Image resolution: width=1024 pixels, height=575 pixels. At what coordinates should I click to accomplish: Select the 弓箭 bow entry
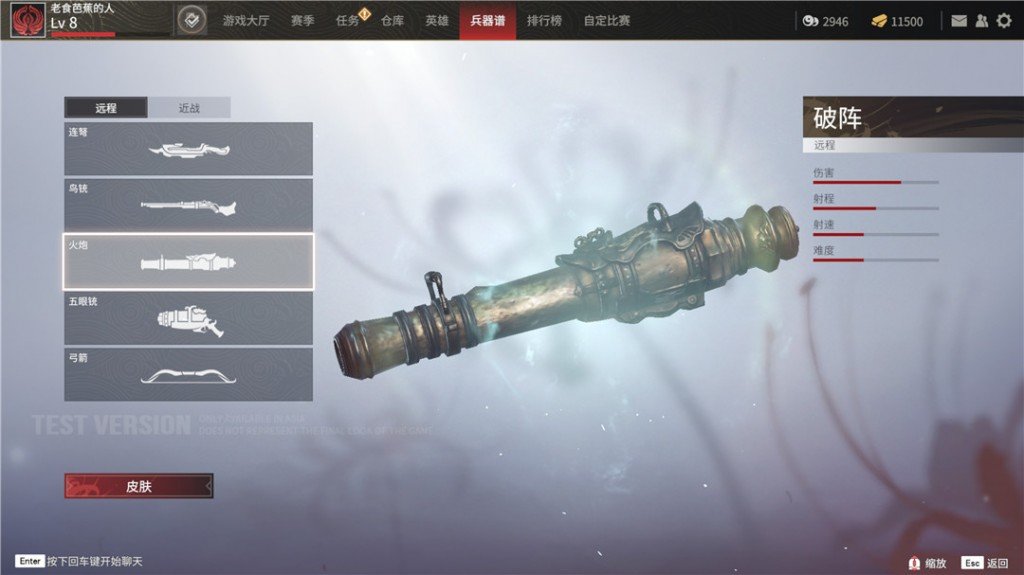(x=188, y=374)
